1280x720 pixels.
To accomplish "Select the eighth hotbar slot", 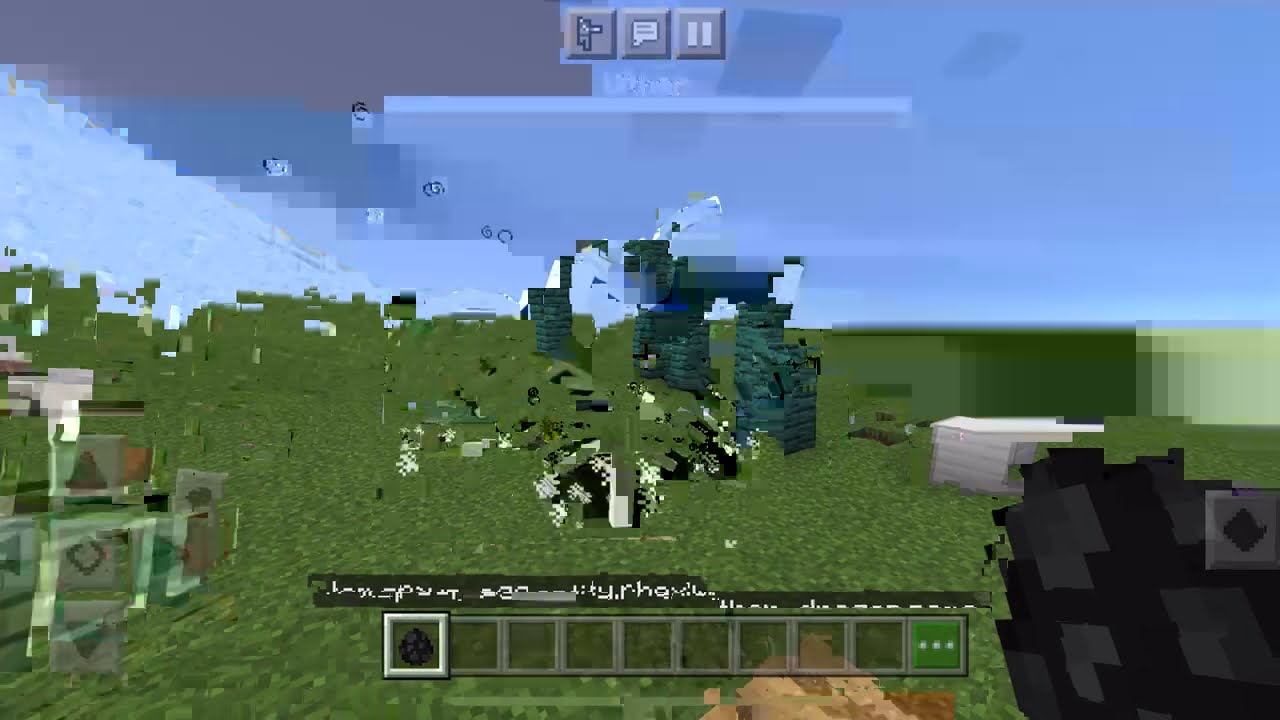I will click(x=819, y=647).
